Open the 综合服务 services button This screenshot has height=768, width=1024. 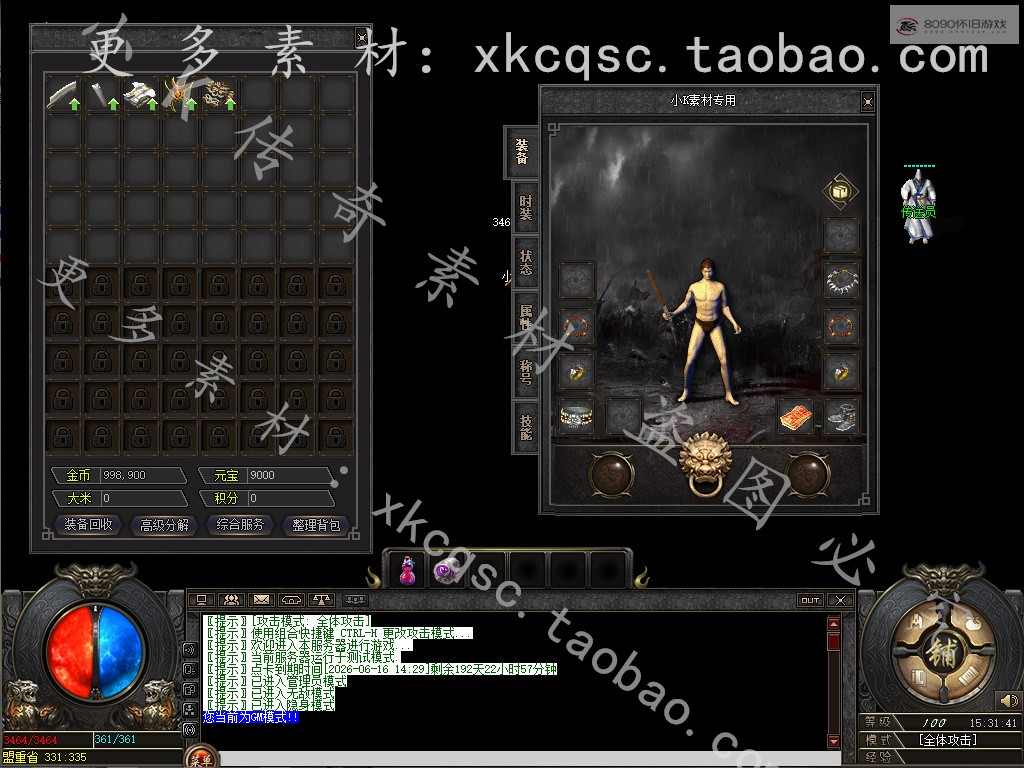point(241,525)
